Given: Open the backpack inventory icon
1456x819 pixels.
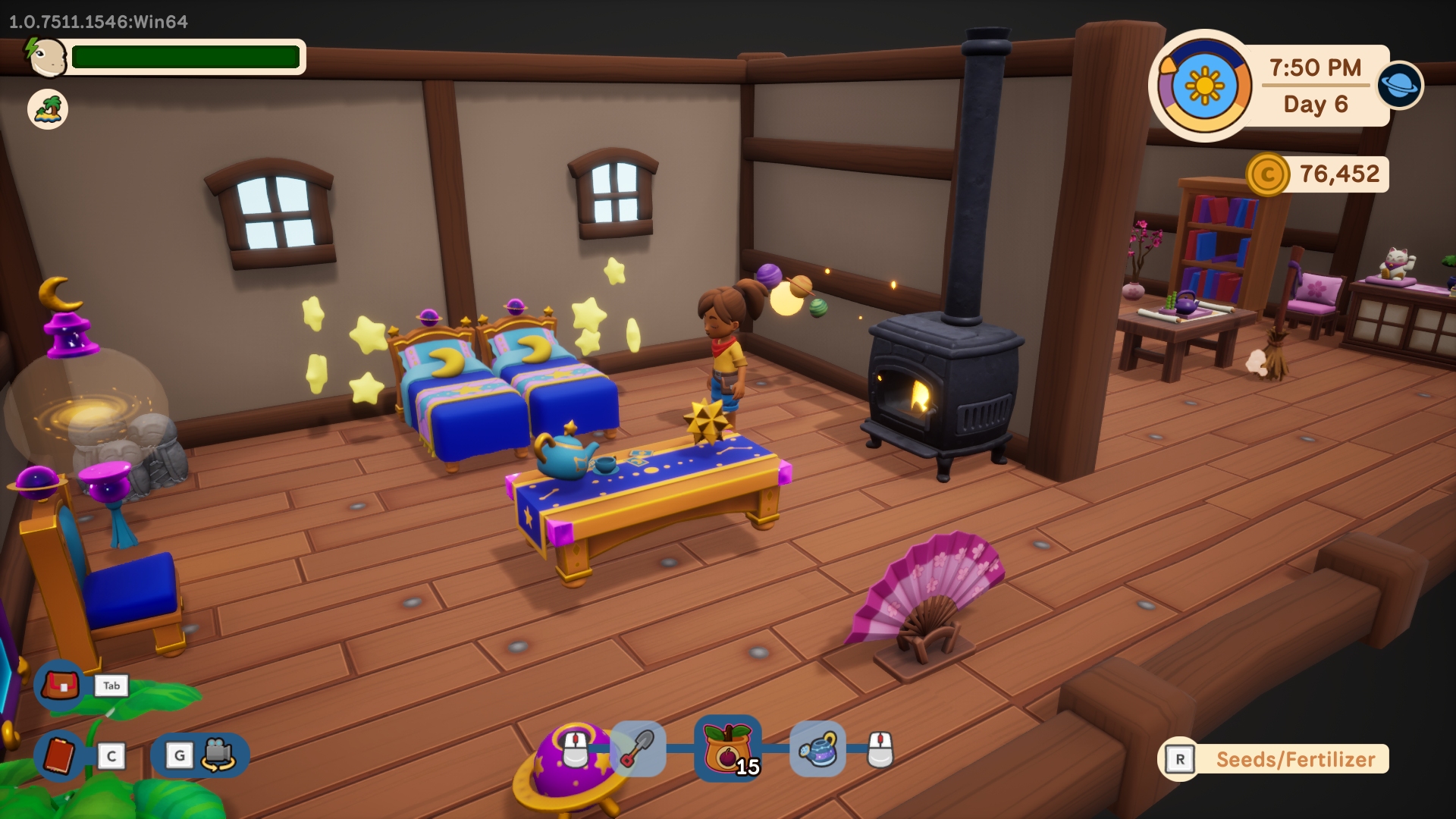Looking at the screenshot, I should click(x=60, y=686).
